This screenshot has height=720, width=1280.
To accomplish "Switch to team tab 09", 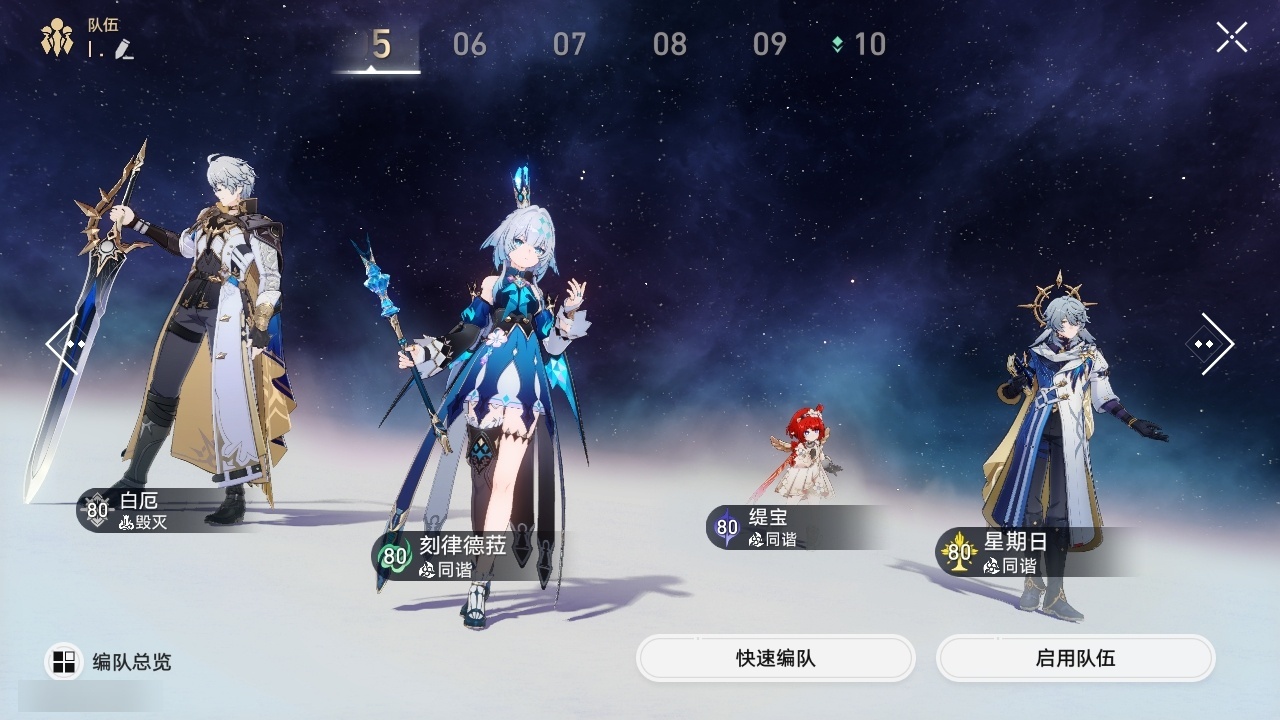I will tap(769, 44).
